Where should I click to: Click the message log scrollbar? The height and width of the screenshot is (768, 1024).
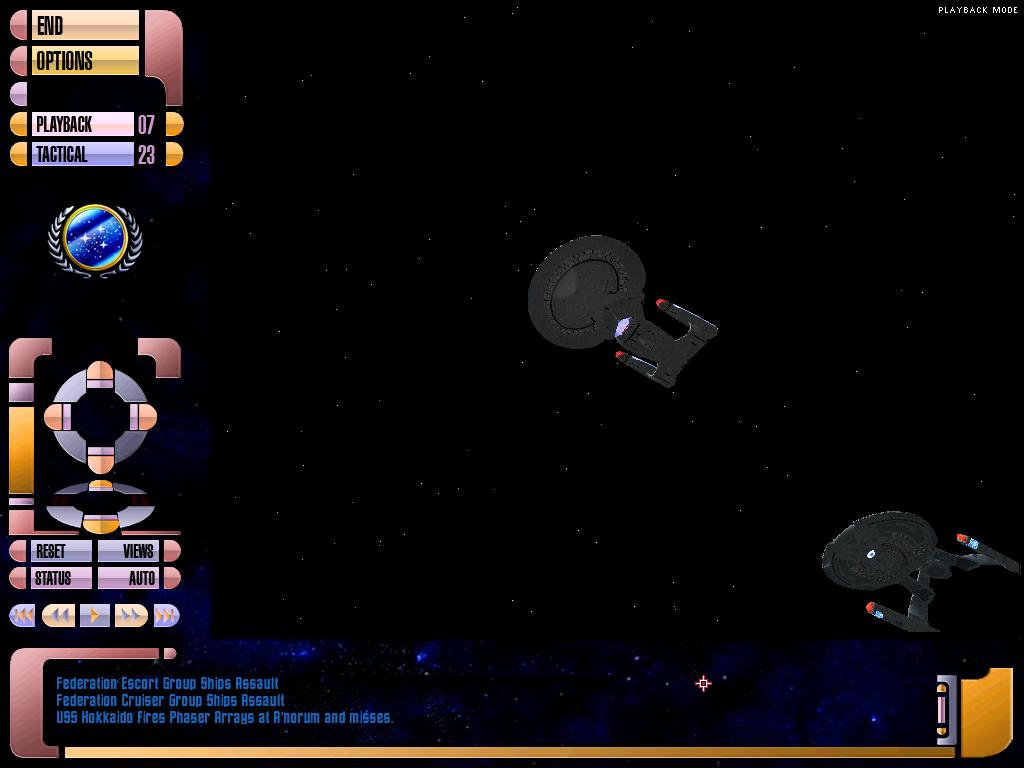coord(942,709)
